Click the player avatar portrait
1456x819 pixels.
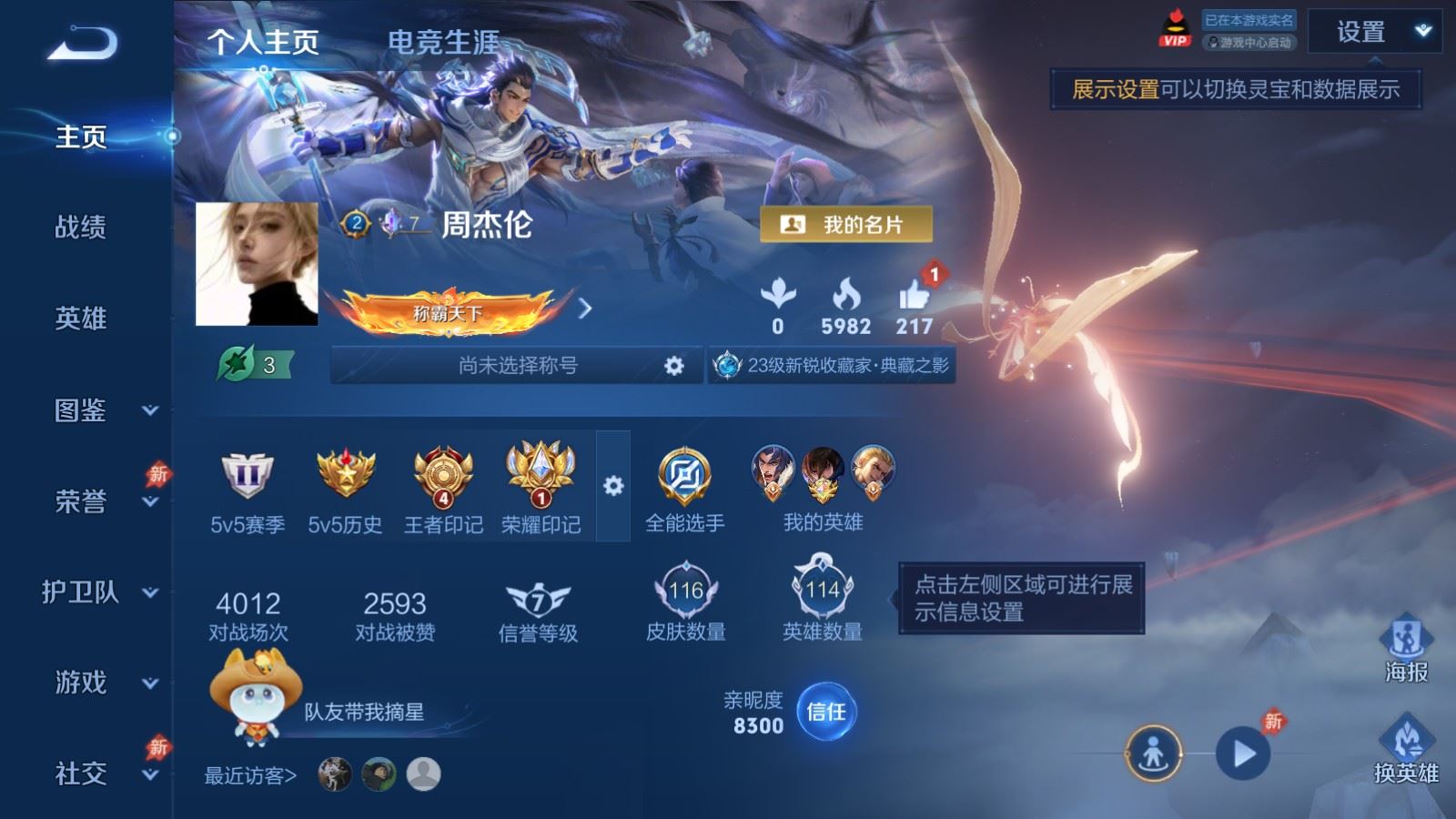click(x=257, y=264)
